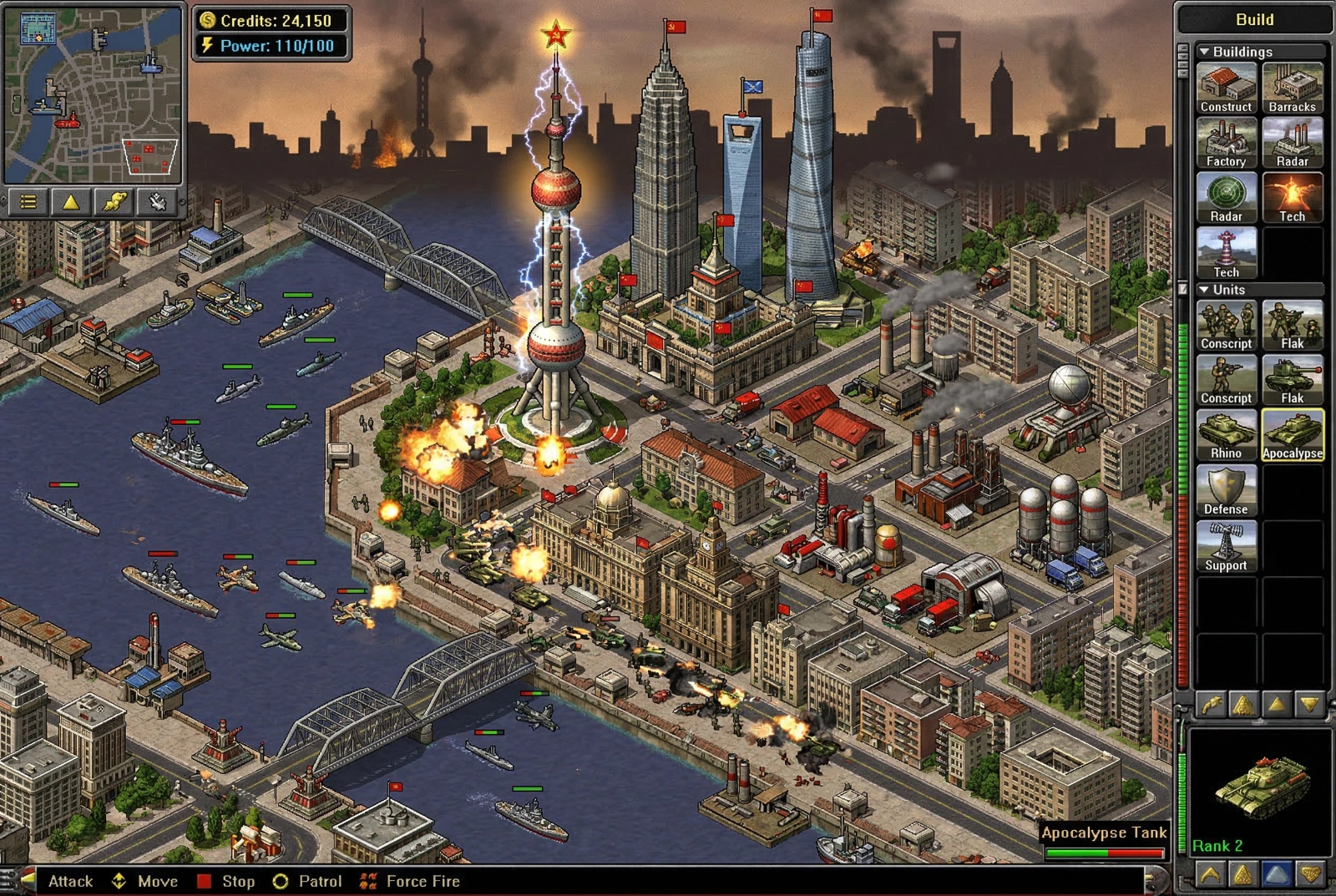Viewport: 1336px width, 896px height.
Task: Select the Tech icon with striped tower
Action: click(1226, 253)
